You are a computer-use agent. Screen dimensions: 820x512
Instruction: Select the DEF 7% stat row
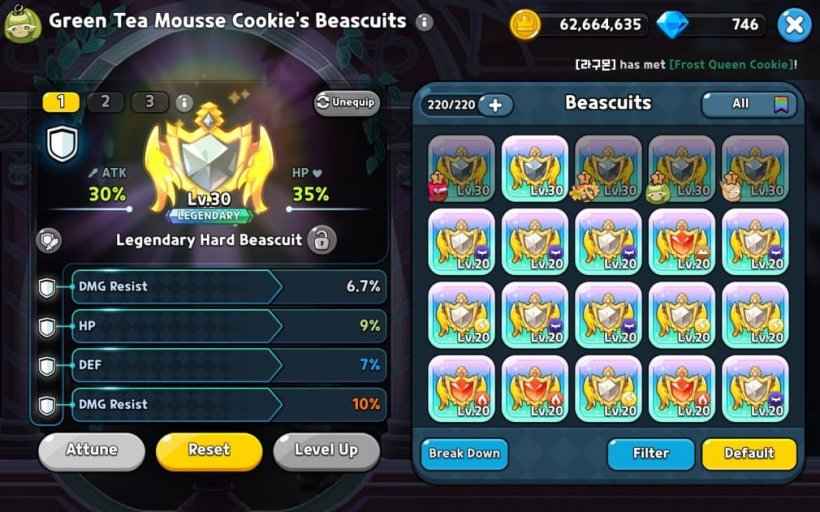pos(227,365)
